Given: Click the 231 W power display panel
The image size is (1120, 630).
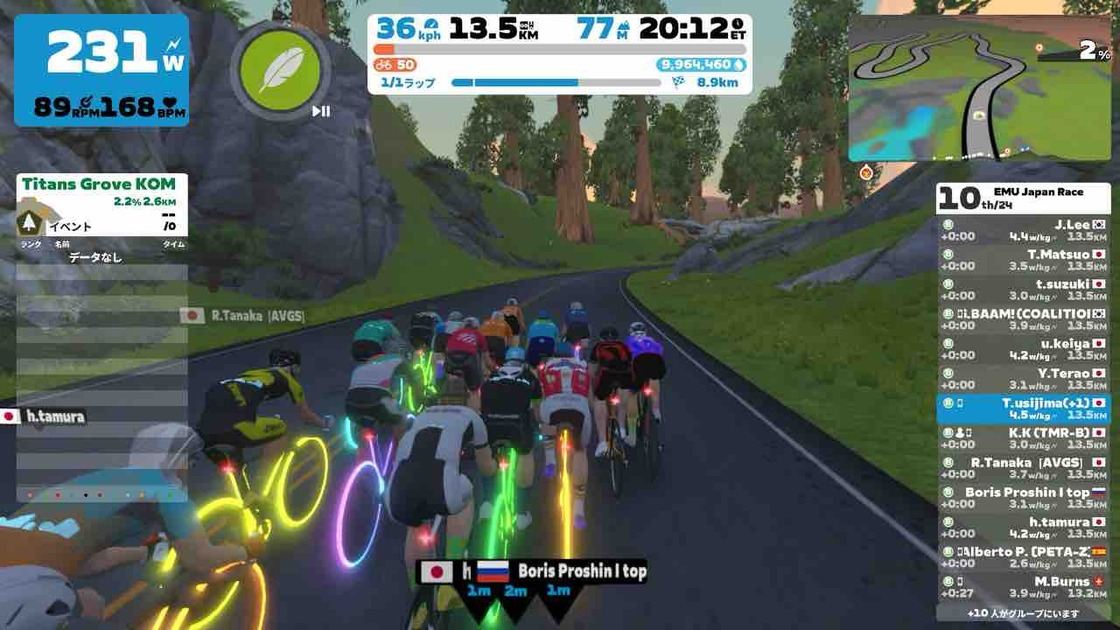Looking at the screenshot, I should pos(102,70).
